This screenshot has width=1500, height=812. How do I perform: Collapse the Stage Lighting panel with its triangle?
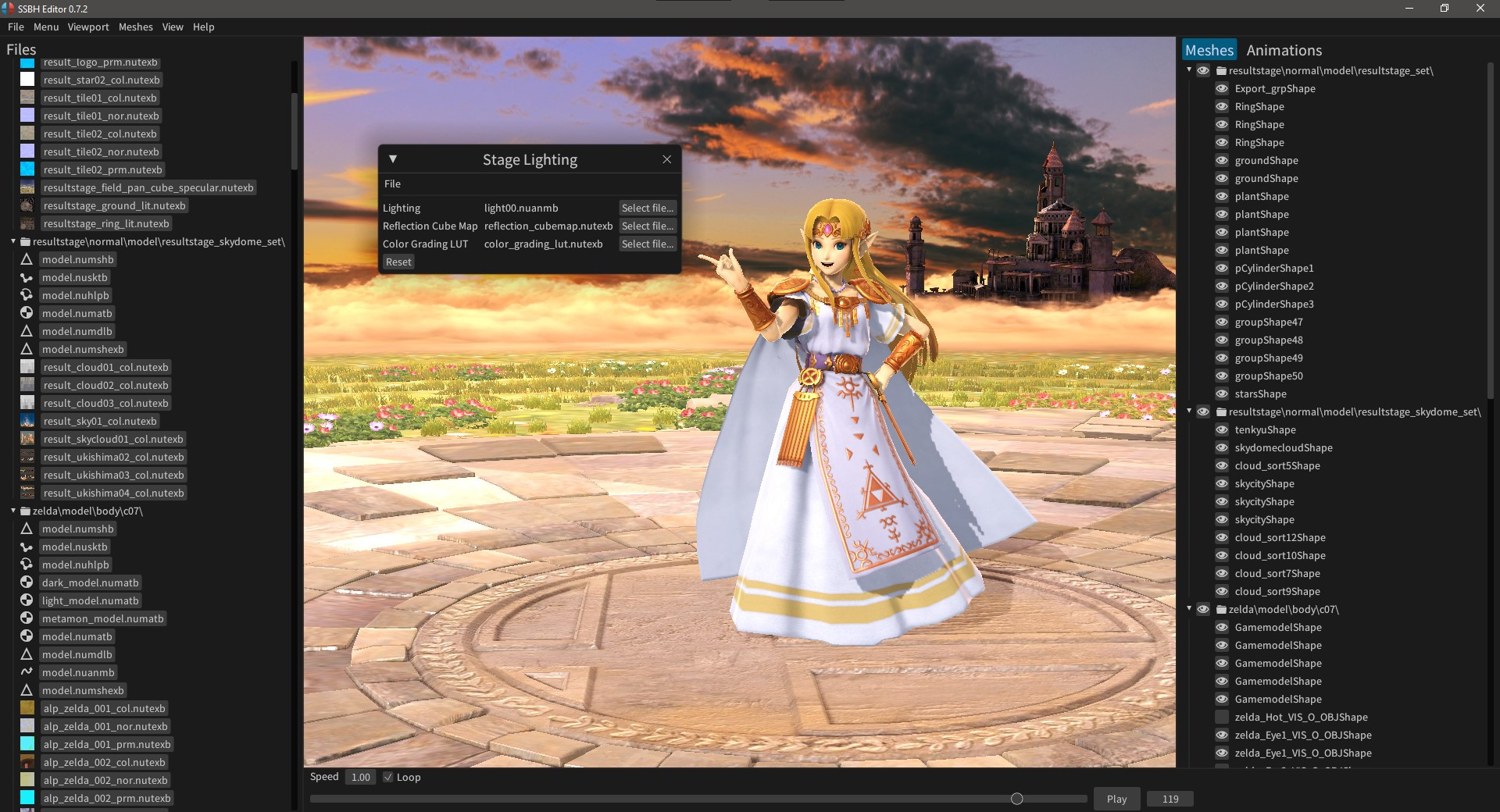pos(394,158)
